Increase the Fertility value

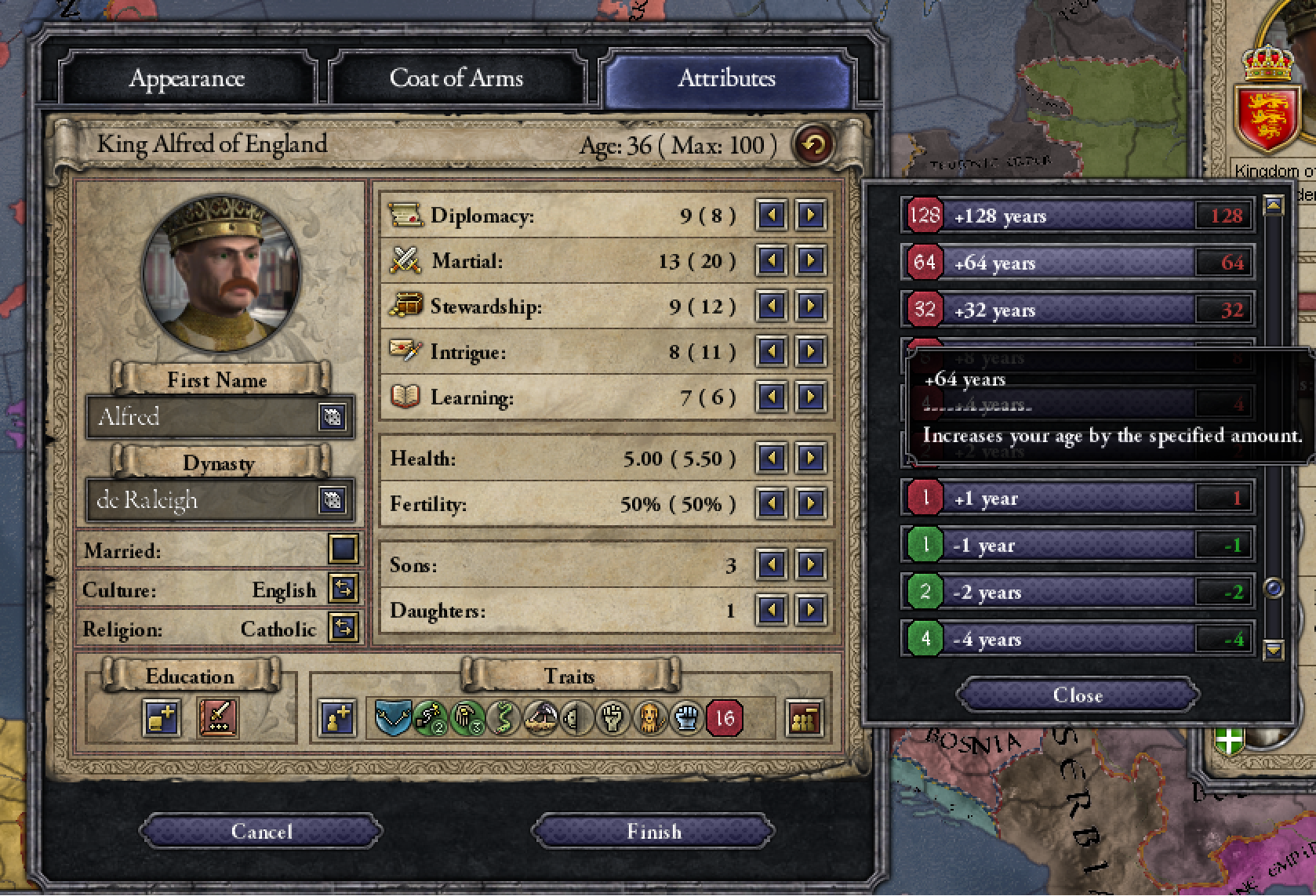tap(810, 502)
